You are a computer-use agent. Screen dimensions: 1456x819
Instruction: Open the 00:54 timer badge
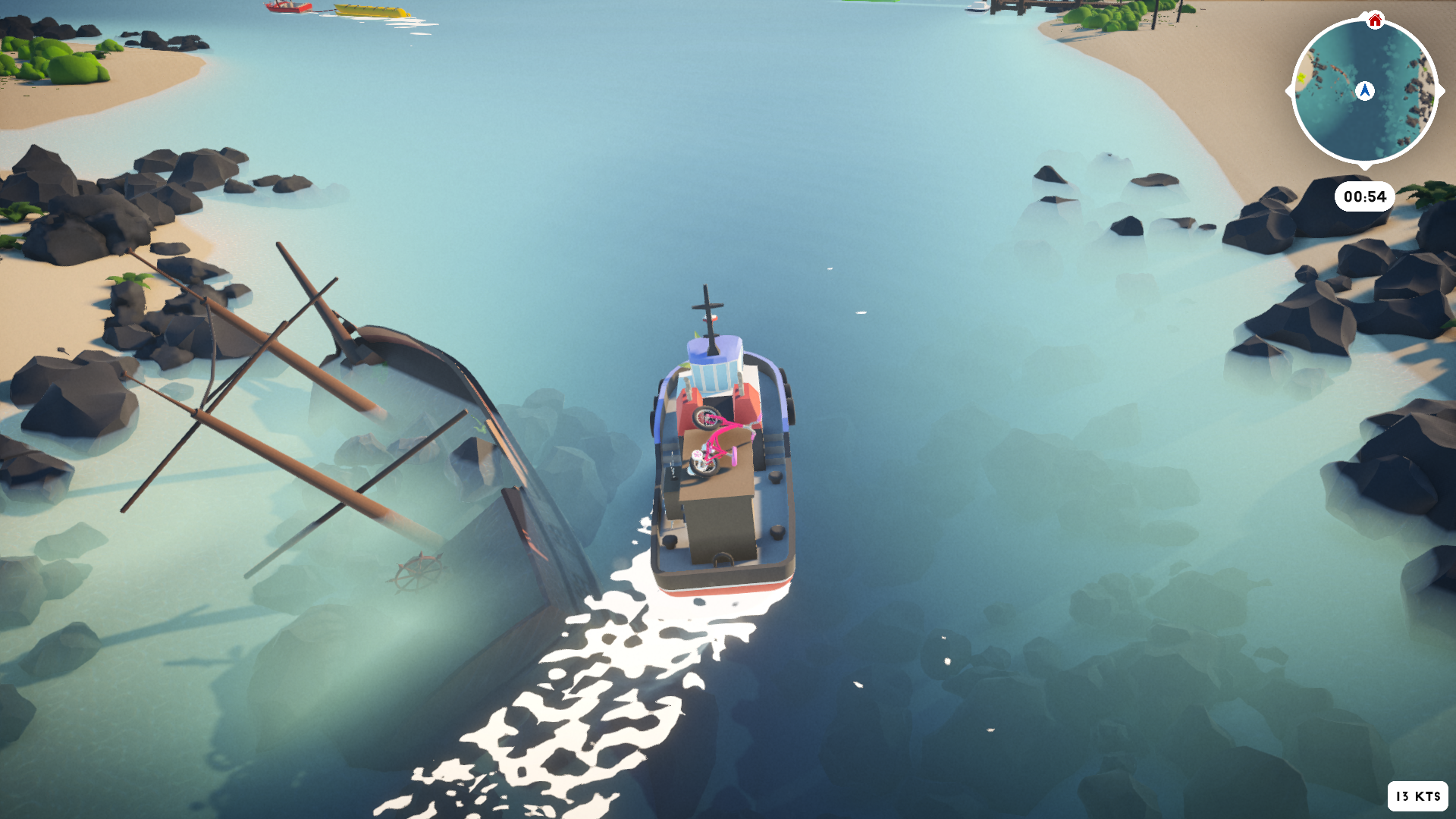1365,196
